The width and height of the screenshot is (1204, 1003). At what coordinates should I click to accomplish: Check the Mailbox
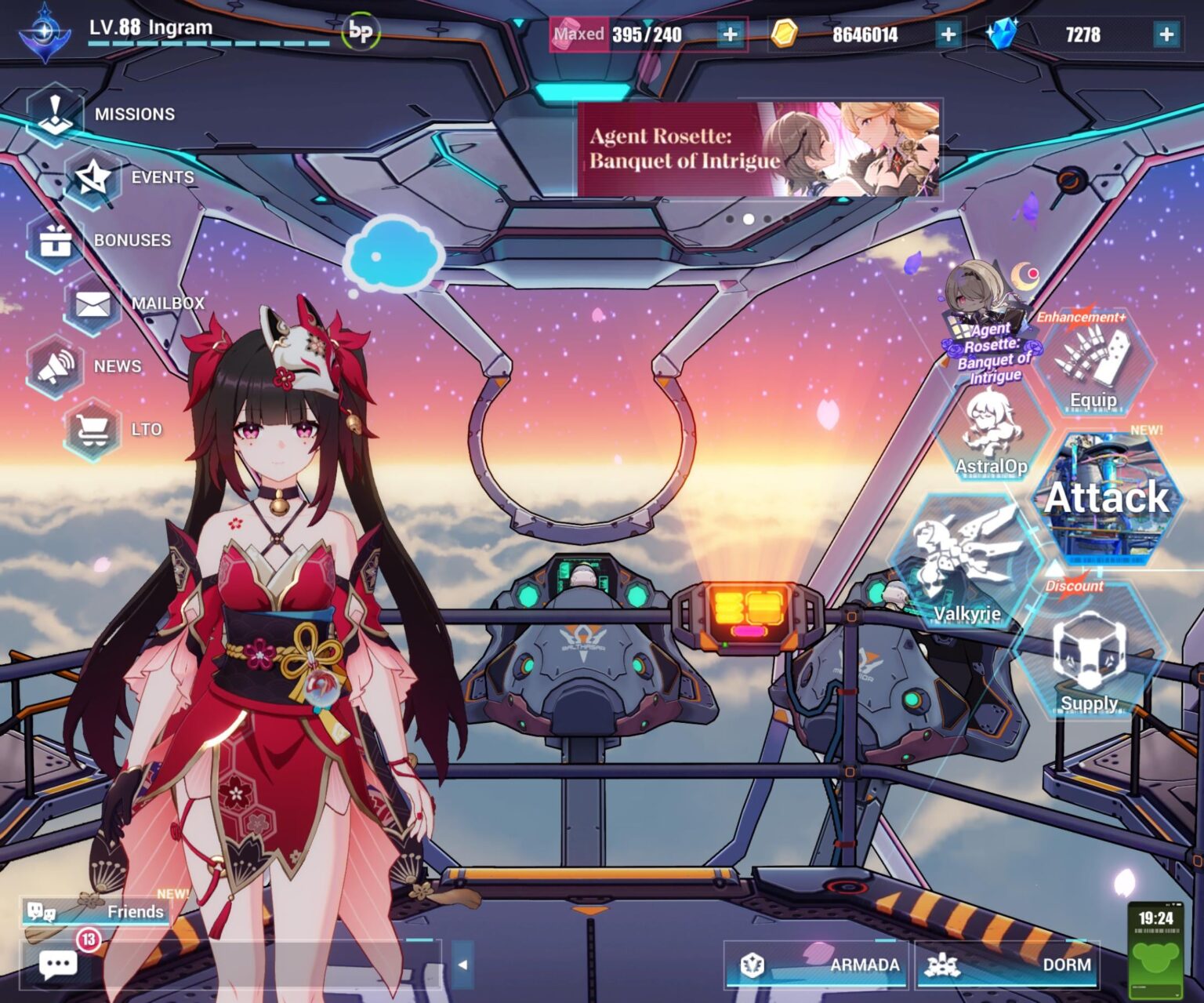tap(94, 303)
